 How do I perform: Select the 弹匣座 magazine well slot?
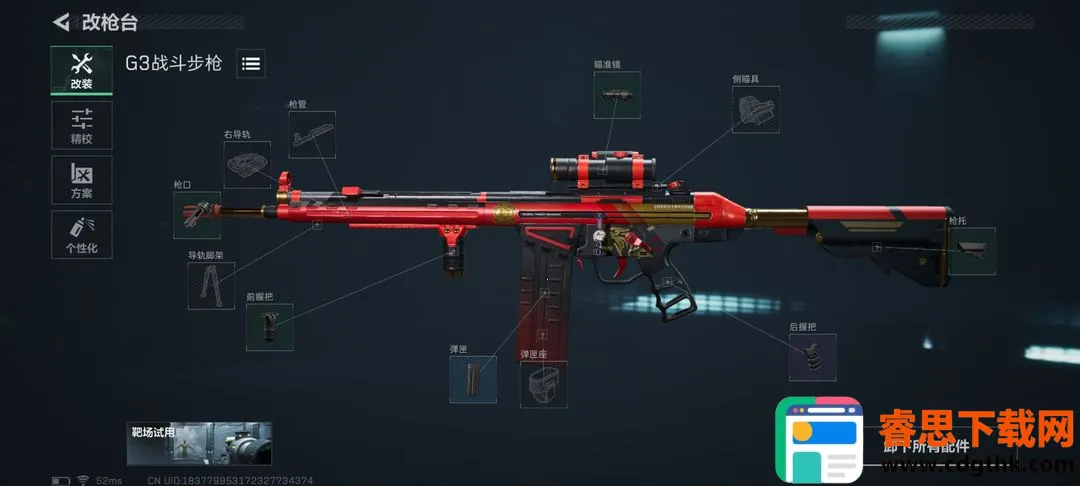point(543,385)
